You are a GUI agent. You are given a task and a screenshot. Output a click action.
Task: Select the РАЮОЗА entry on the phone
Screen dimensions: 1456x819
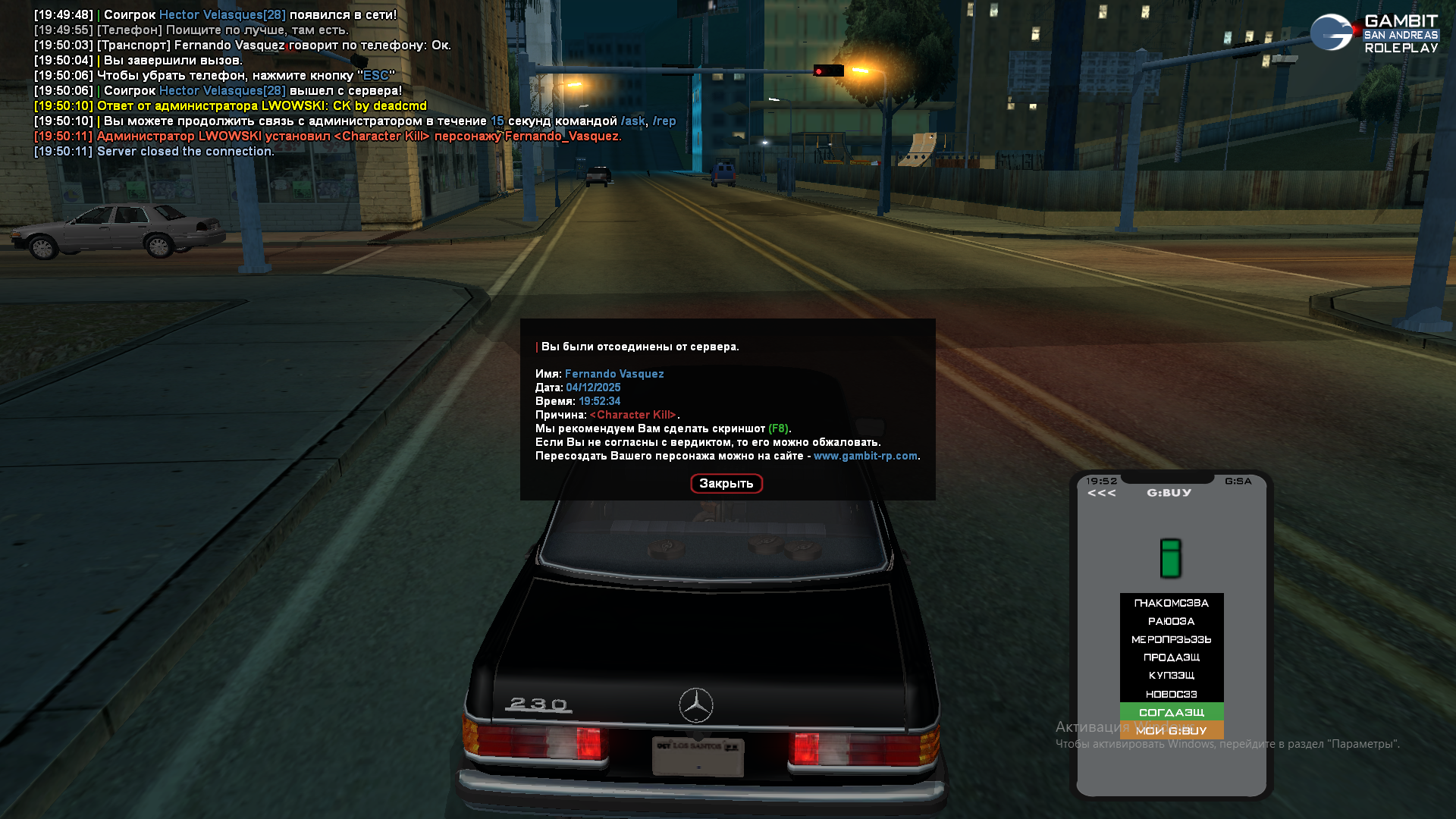pos(1171,621)
